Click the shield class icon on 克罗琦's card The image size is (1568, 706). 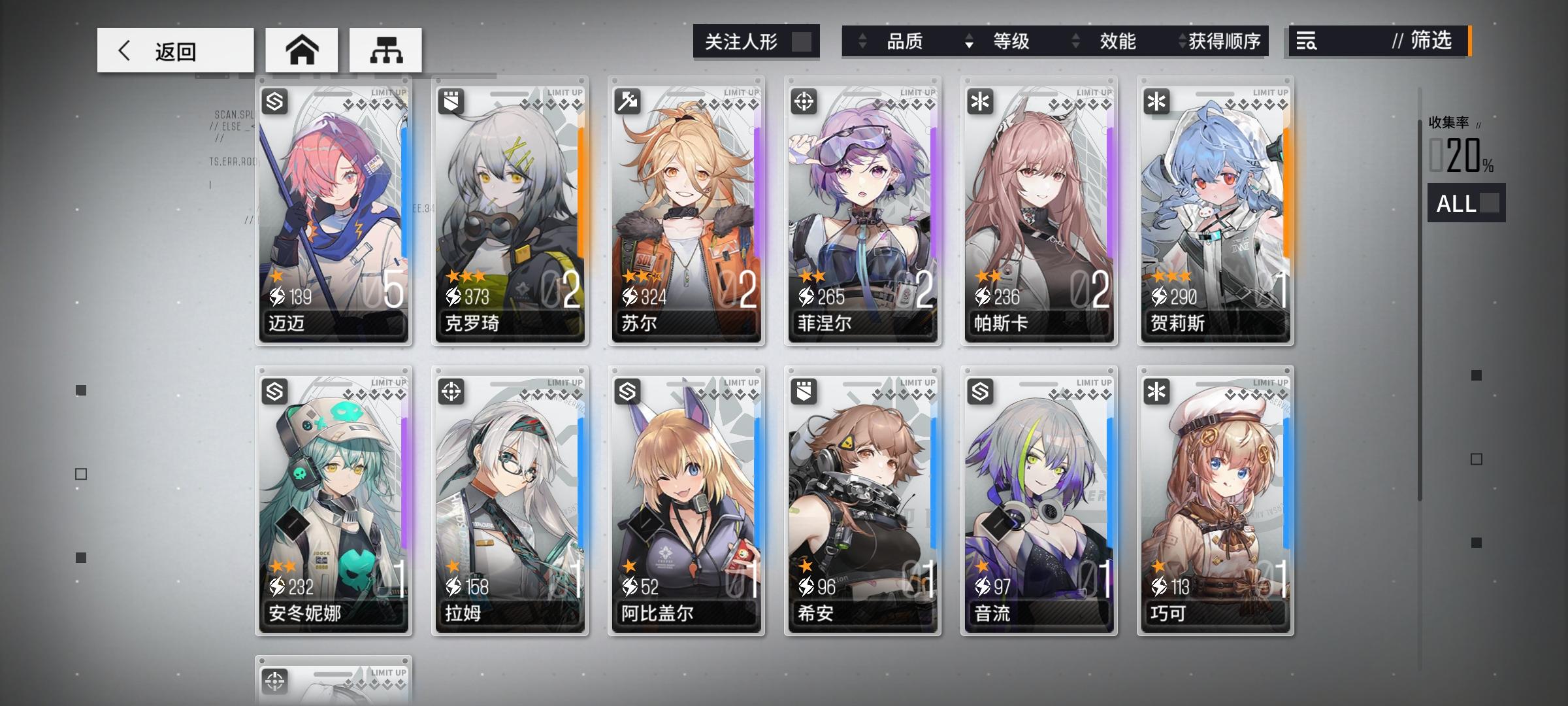click(x=452, y=101)
